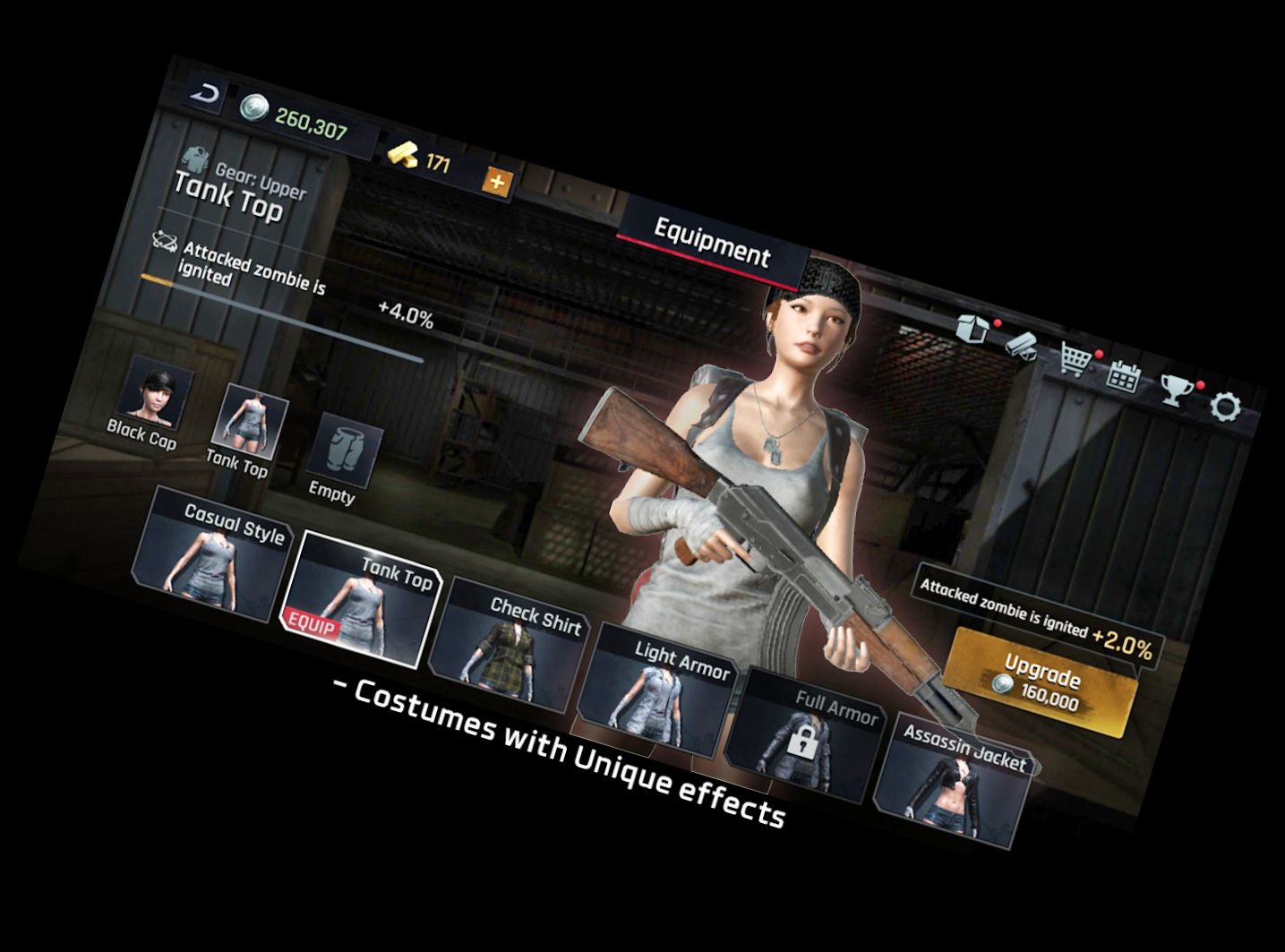Open the calendar events icon
The height and width of the screenshot is (952, 1285).
(1122, 375)
